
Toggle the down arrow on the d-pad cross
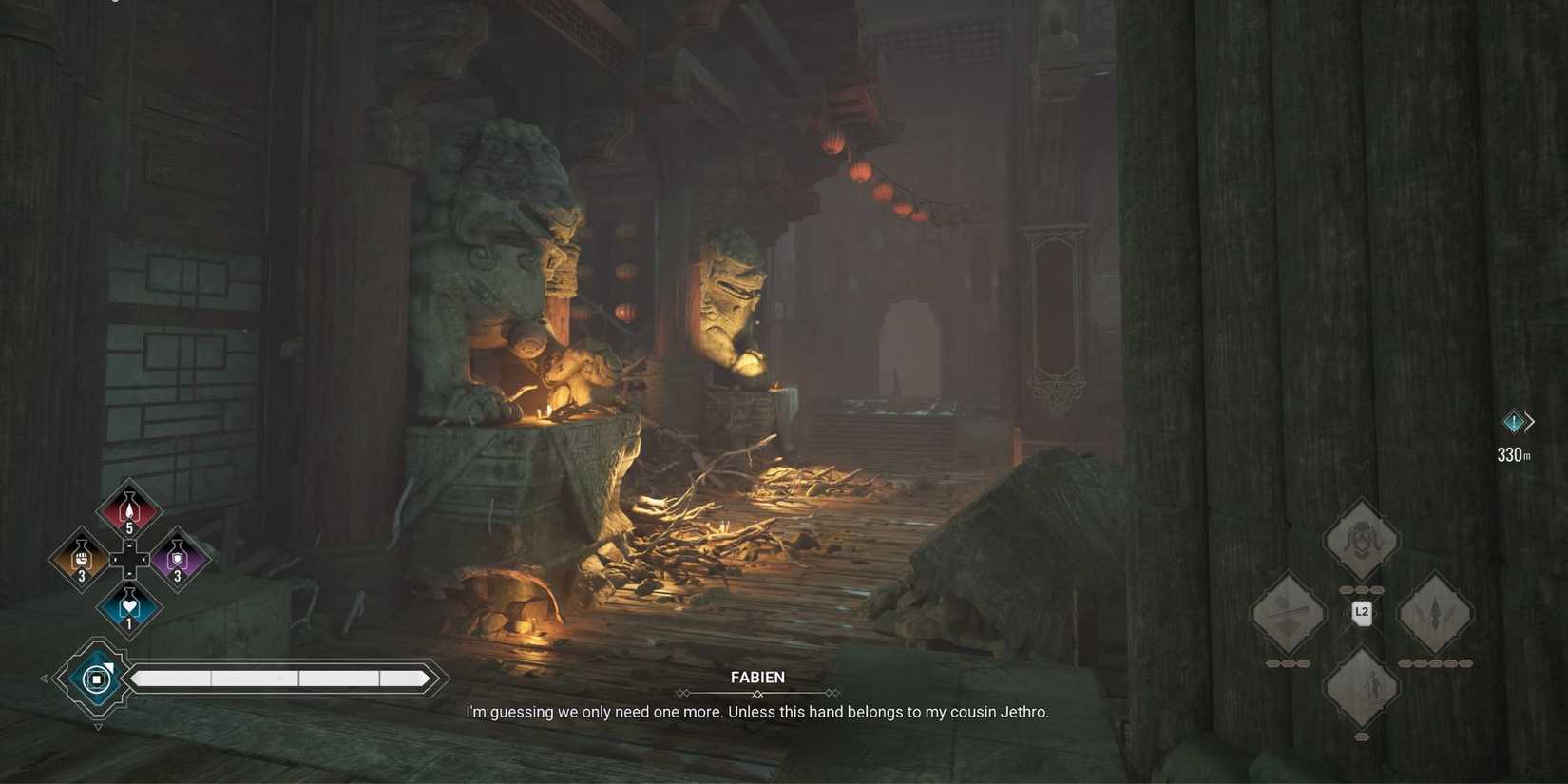(128, 574)
